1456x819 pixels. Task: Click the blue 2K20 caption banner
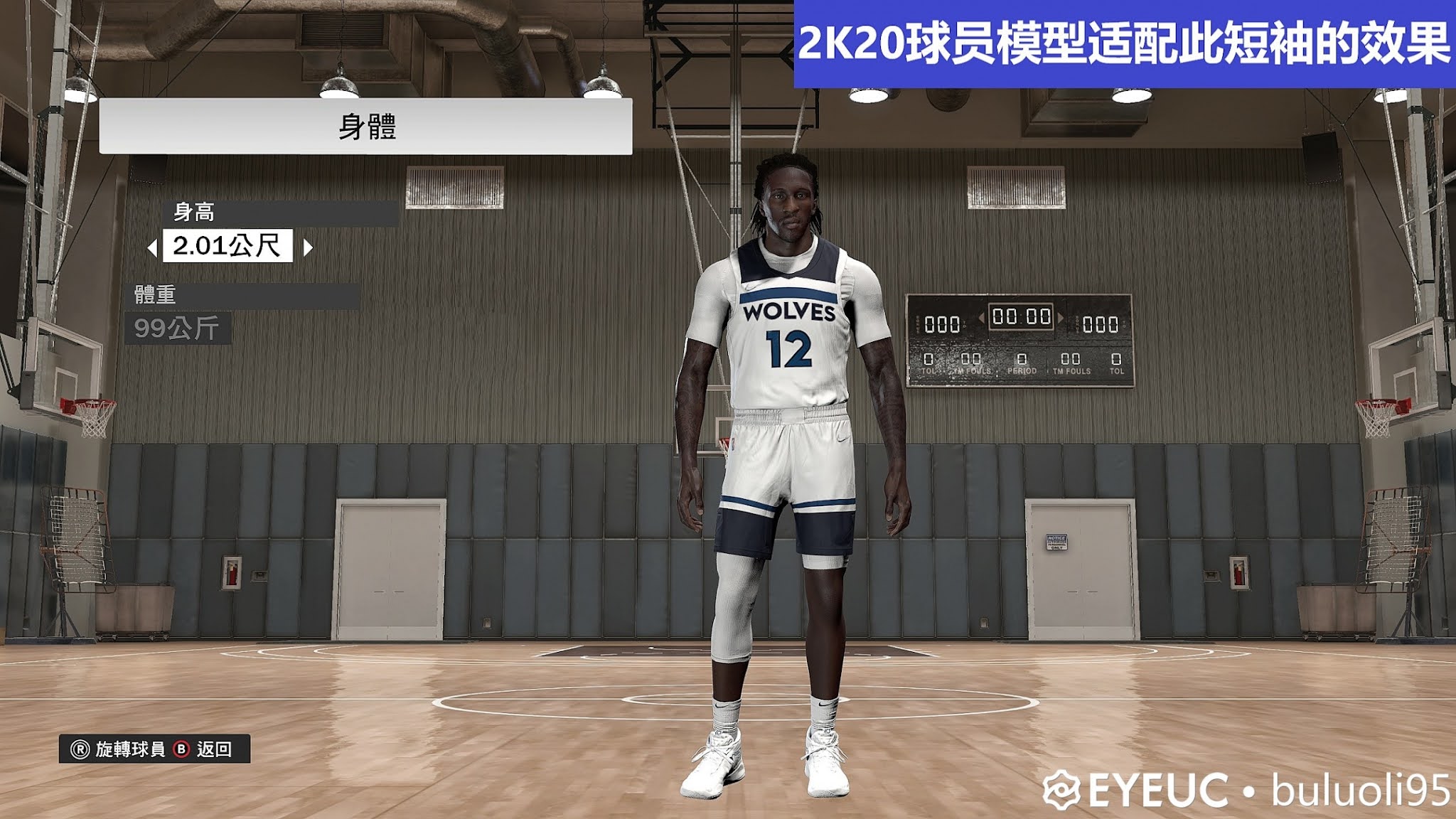coord(1125,40)
